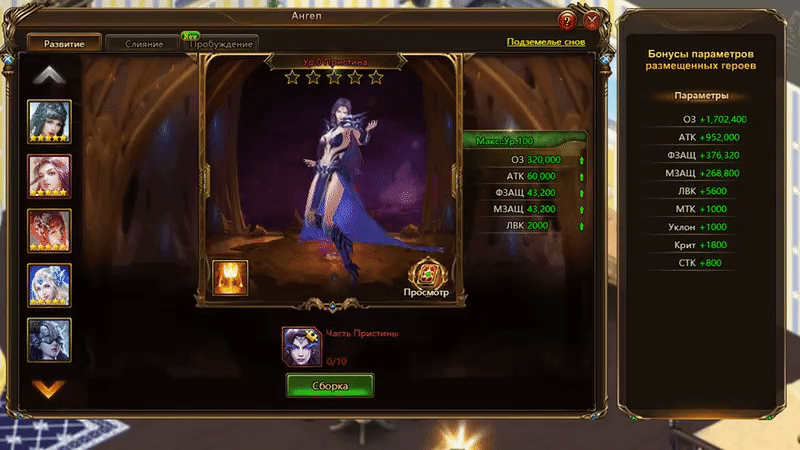Show more angels with the orange down arrow
The width and height of the screenshot is (800, 450).
tap(48, 387)
